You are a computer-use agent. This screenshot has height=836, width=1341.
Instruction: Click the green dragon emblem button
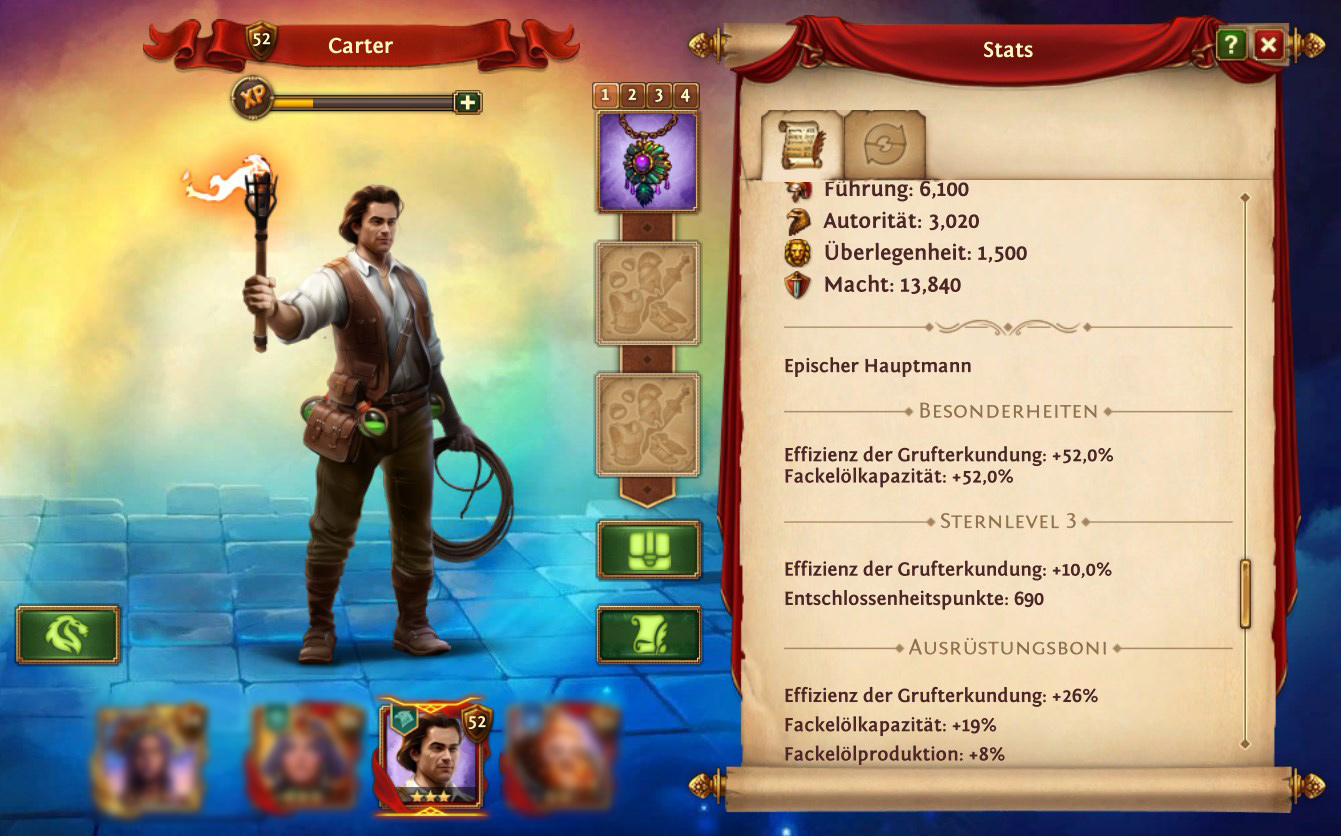pyautogui.click(x=68, y=634)
